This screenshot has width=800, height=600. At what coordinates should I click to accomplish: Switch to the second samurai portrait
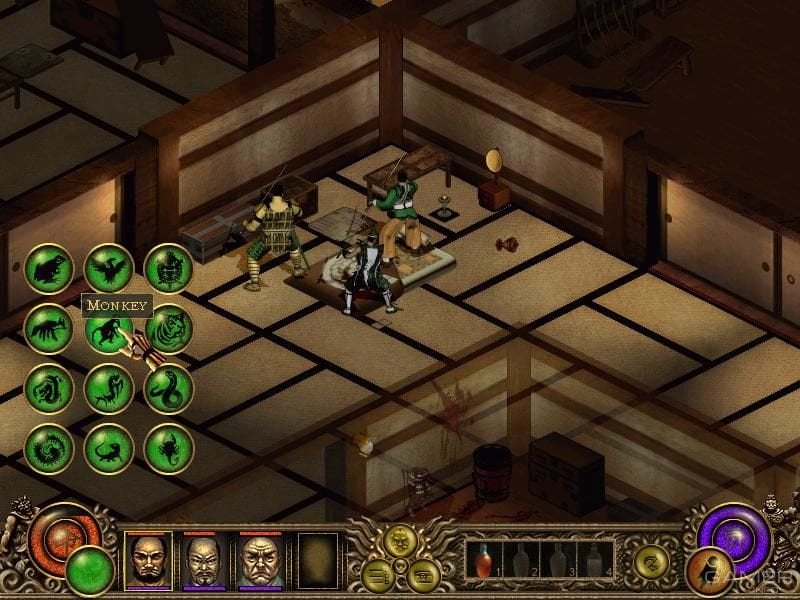[205, 560]
